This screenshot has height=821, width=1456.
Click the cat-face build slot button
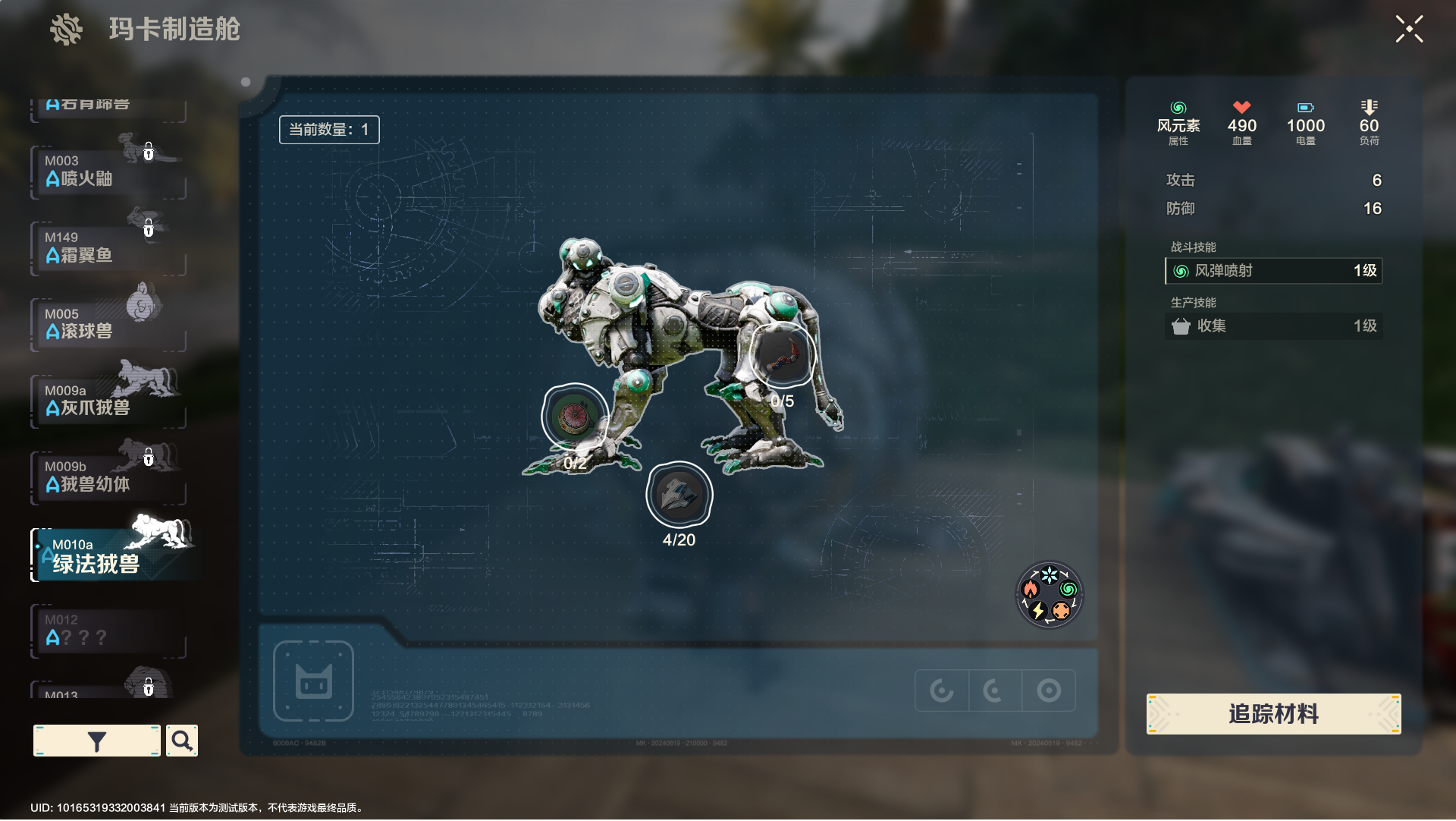[313, 681]
